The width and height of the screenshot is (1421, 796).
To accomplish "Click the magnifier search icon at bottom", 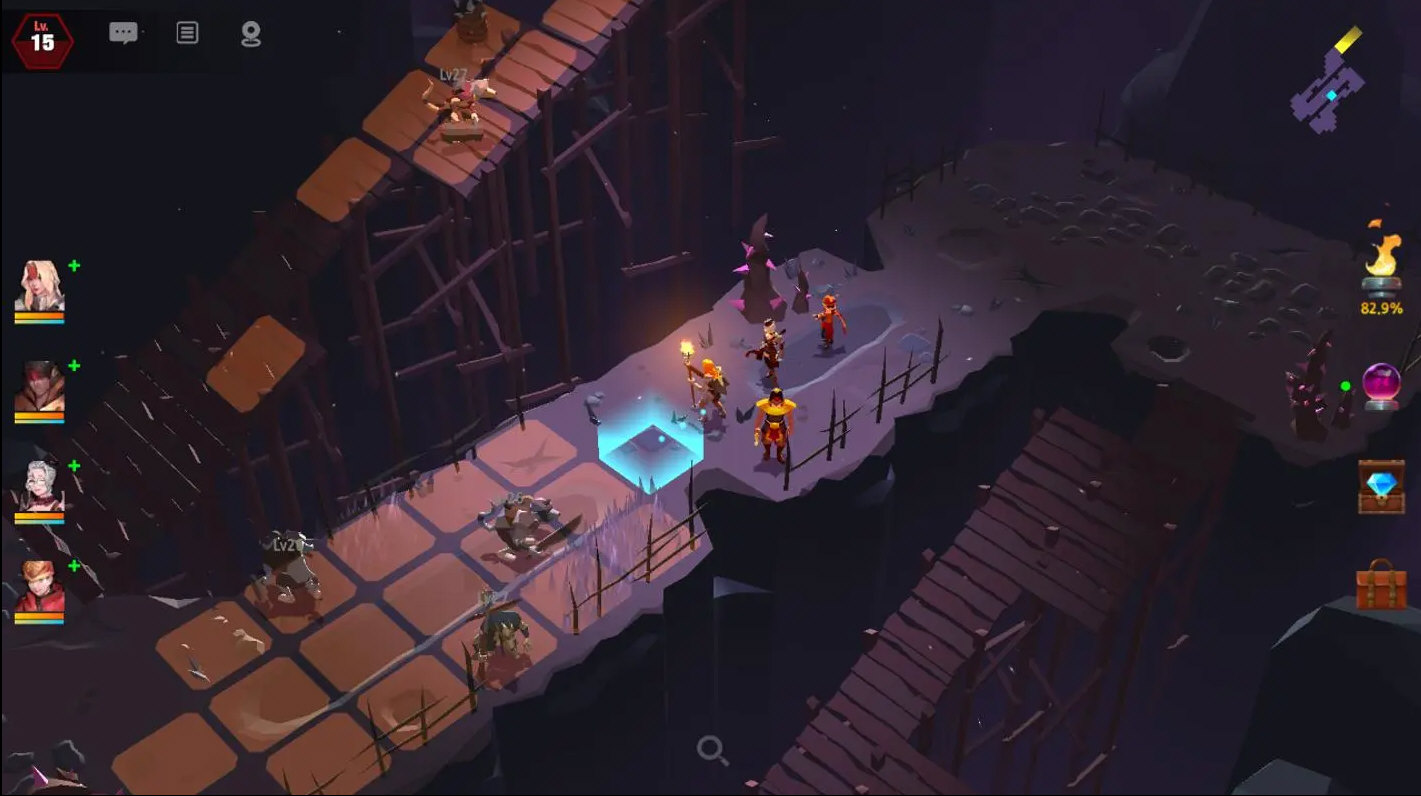I will point(710,747).
